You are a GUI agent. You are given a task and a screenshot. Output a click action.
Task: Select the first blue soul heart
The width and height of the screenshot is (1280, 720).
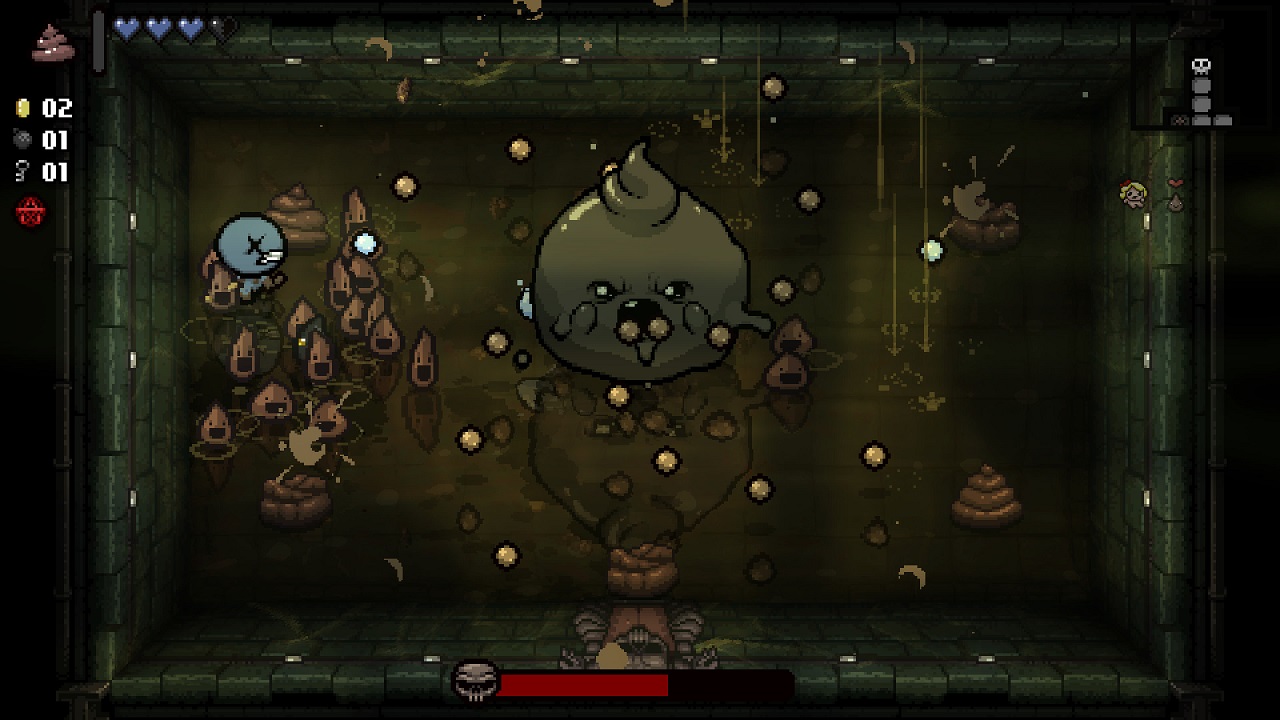tap(126, 27)
